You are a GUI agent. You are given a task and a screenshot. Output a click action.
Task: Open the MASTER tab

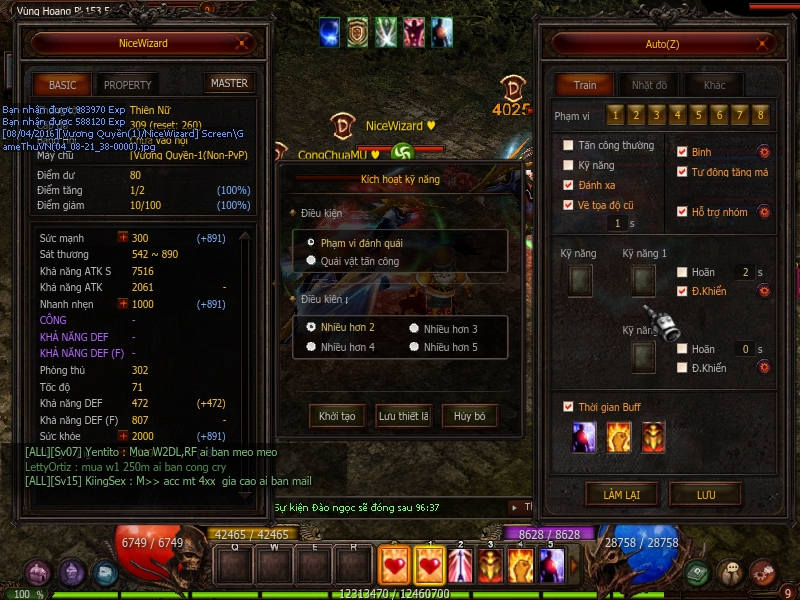(x=229, y=84)
